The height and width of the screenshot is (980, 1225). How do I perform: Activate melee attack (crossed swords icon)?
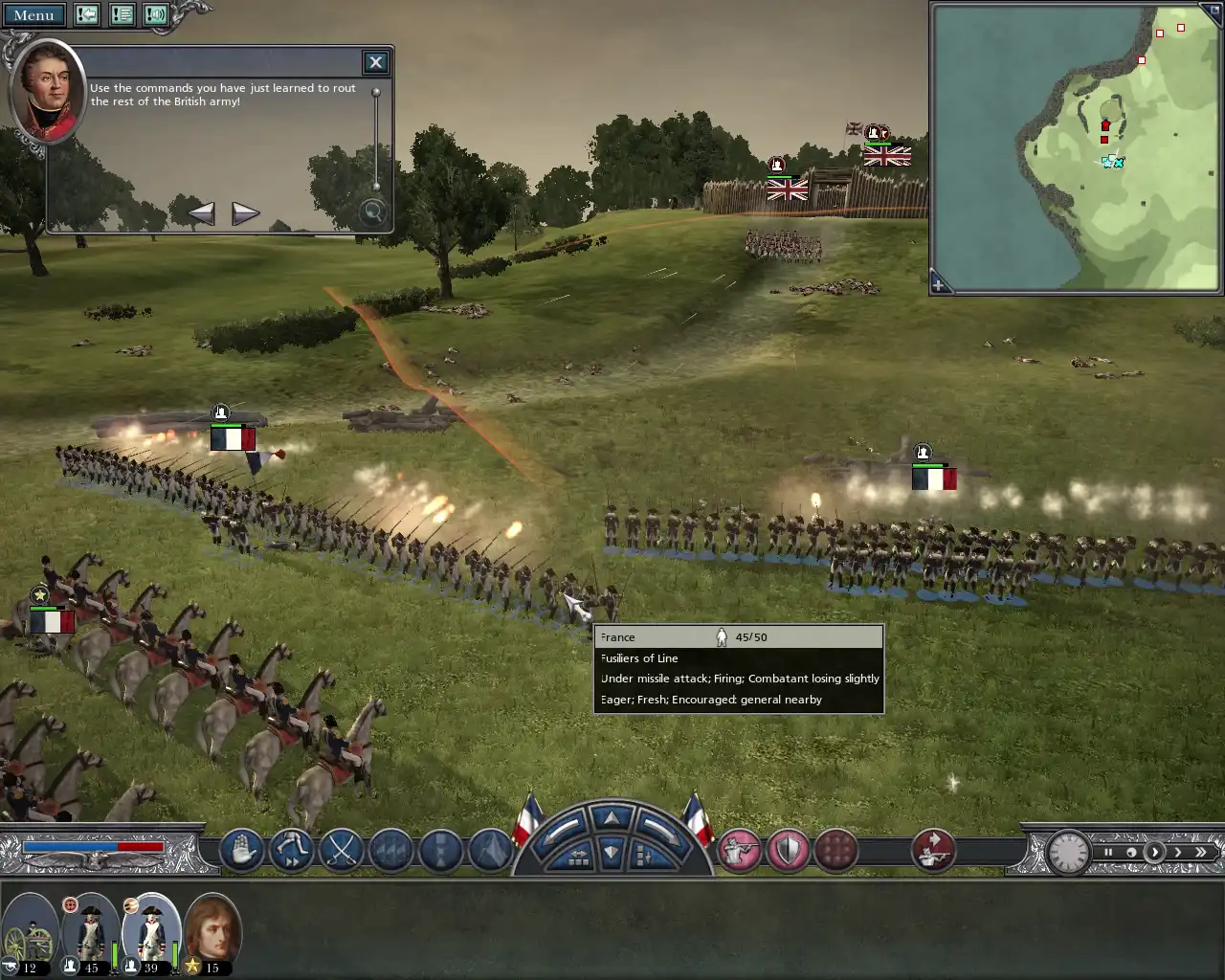click(342, 850)
